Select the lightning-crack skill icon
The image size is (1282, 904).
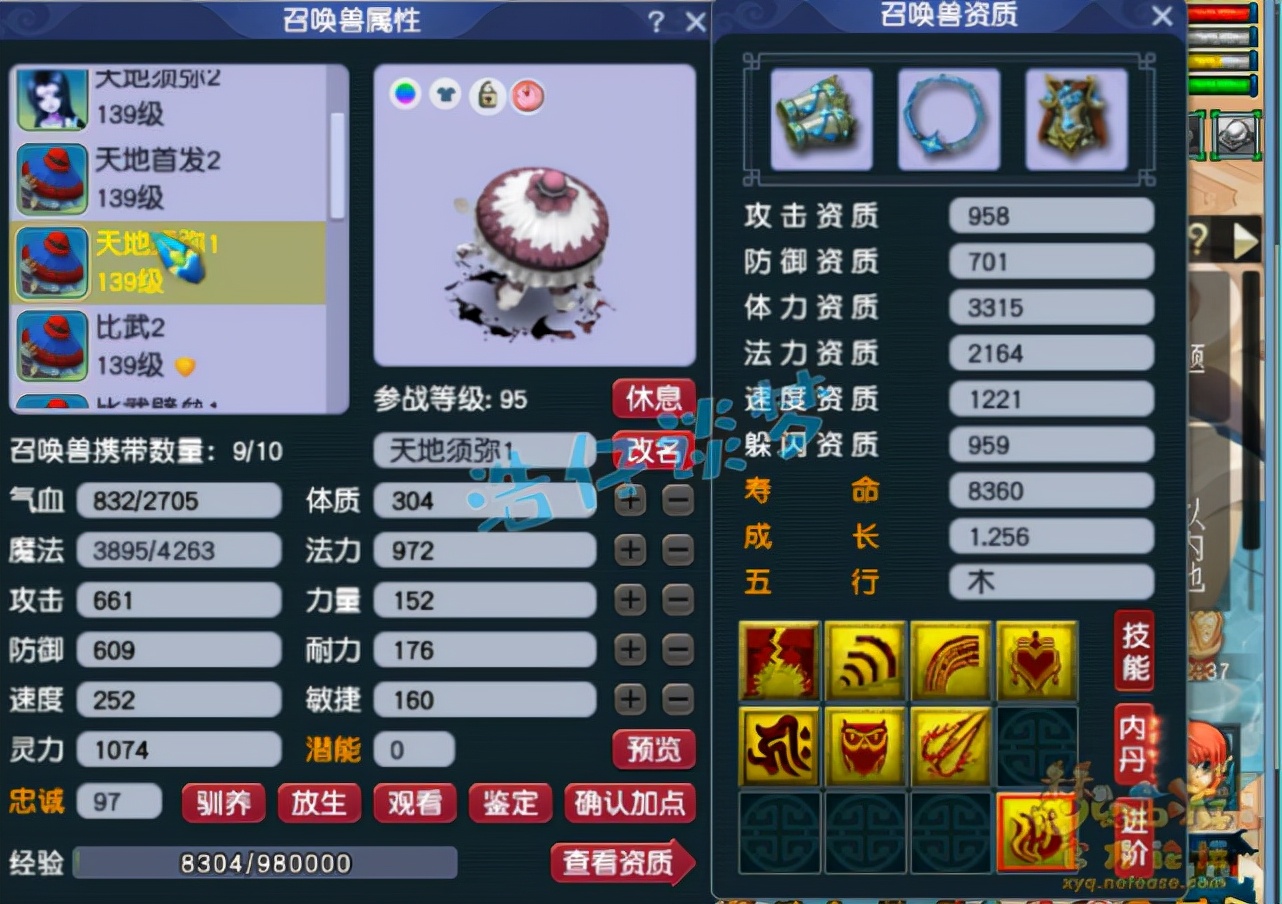click(779, 660)
